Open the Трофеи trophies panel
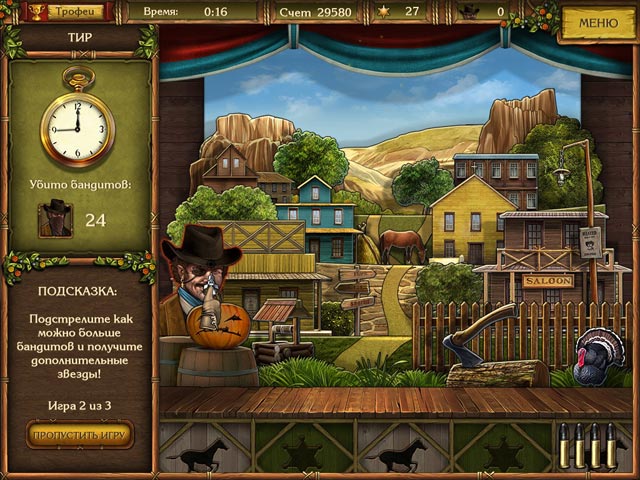Image resolution: width=640 pixels, height=480 pixels. tap(65, 11)
